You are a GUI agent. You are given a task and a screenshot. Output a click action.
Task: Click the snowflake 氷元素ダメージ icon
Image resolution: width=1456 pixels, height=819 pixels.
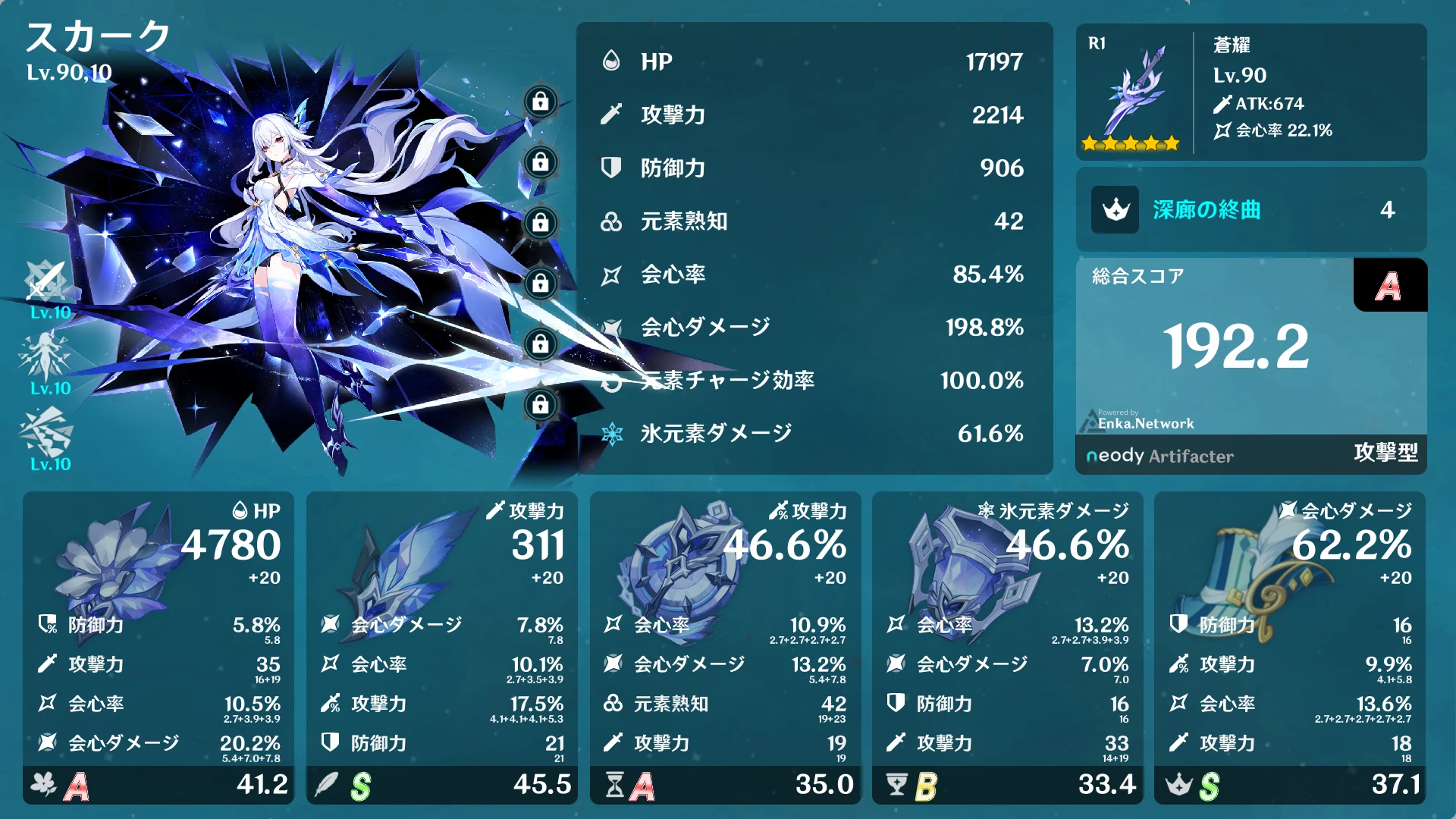point(611,435)
